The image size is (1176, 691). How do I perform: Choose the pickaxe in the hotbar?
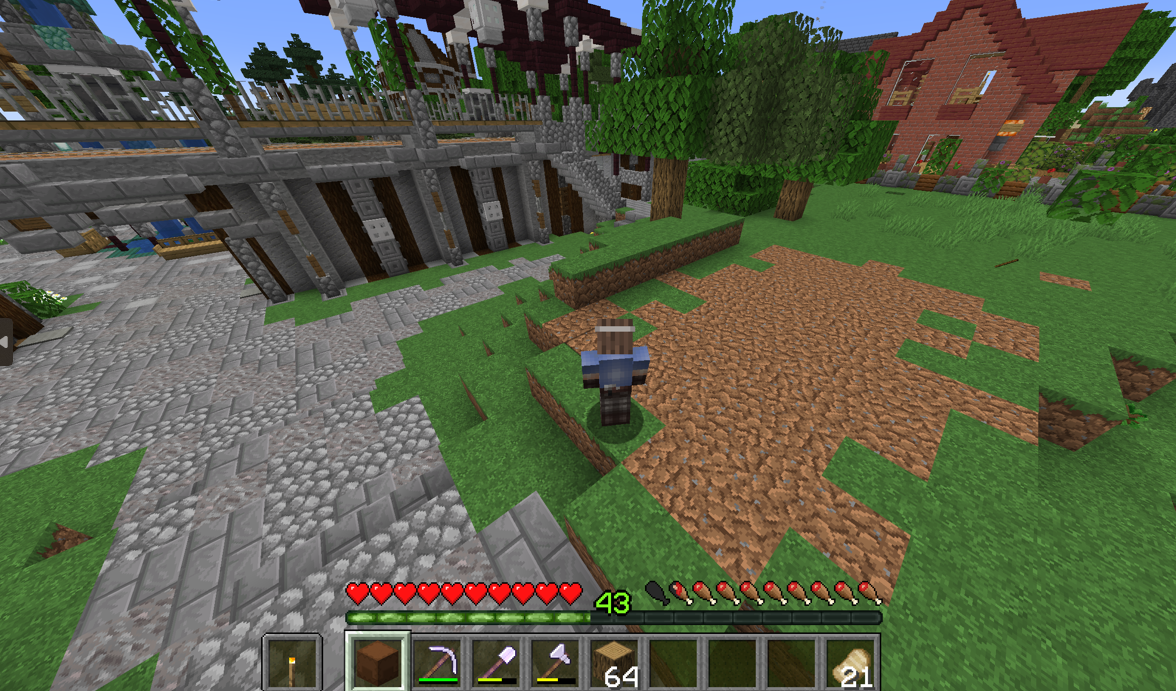pos(437,662)
